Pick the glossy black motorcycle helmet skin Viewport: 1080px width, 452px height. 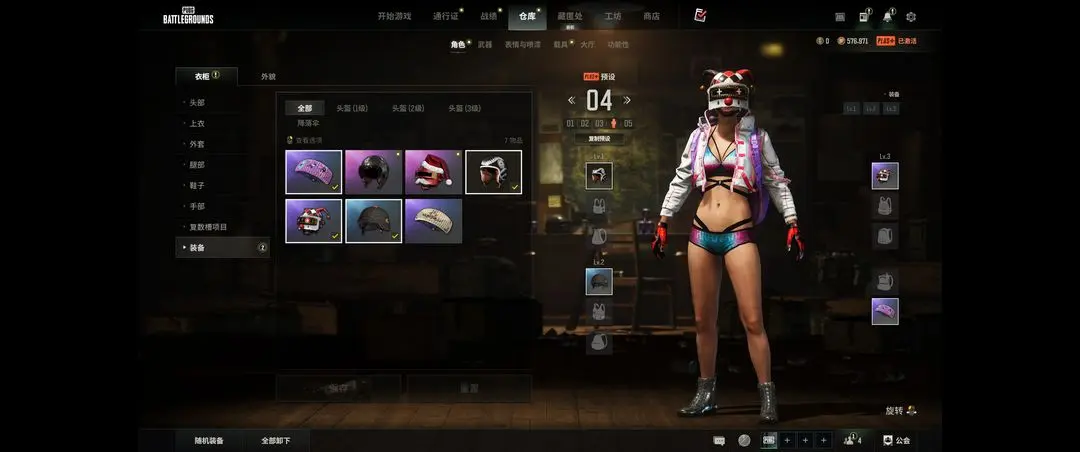374,172
